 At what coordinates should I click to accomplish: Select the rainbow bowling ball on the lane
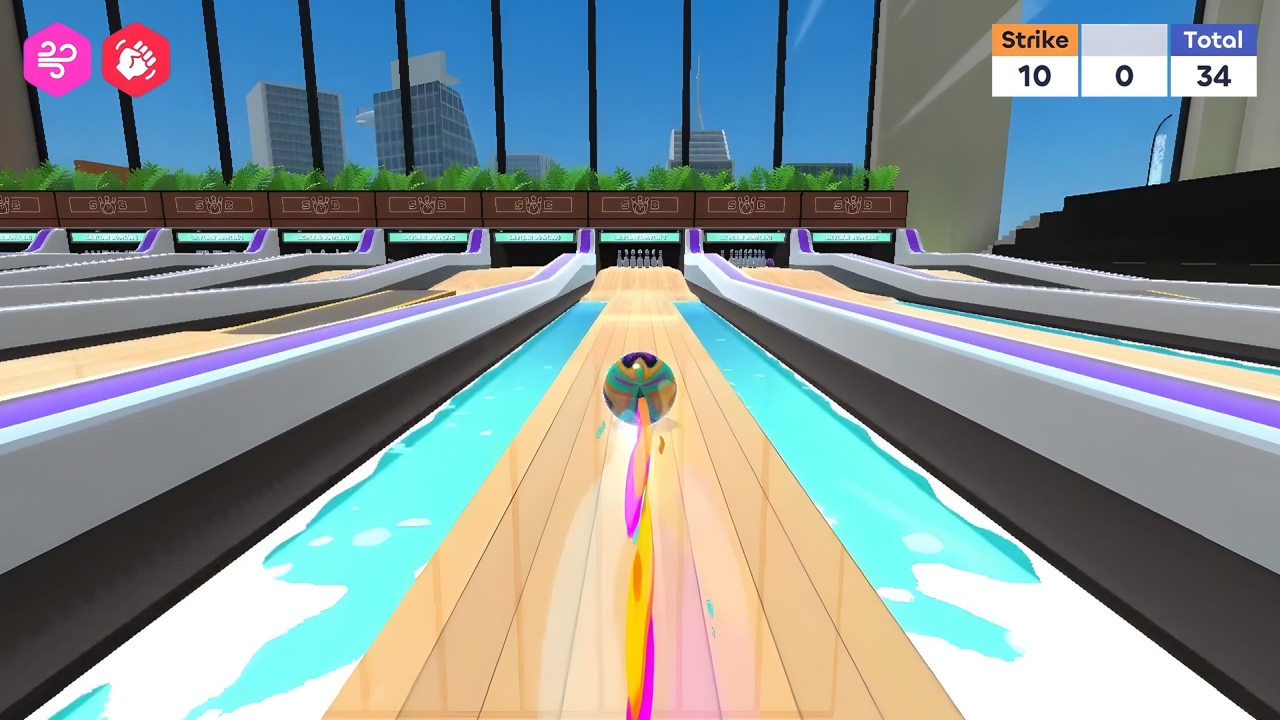pyautogui.click(x=641, y=385)
